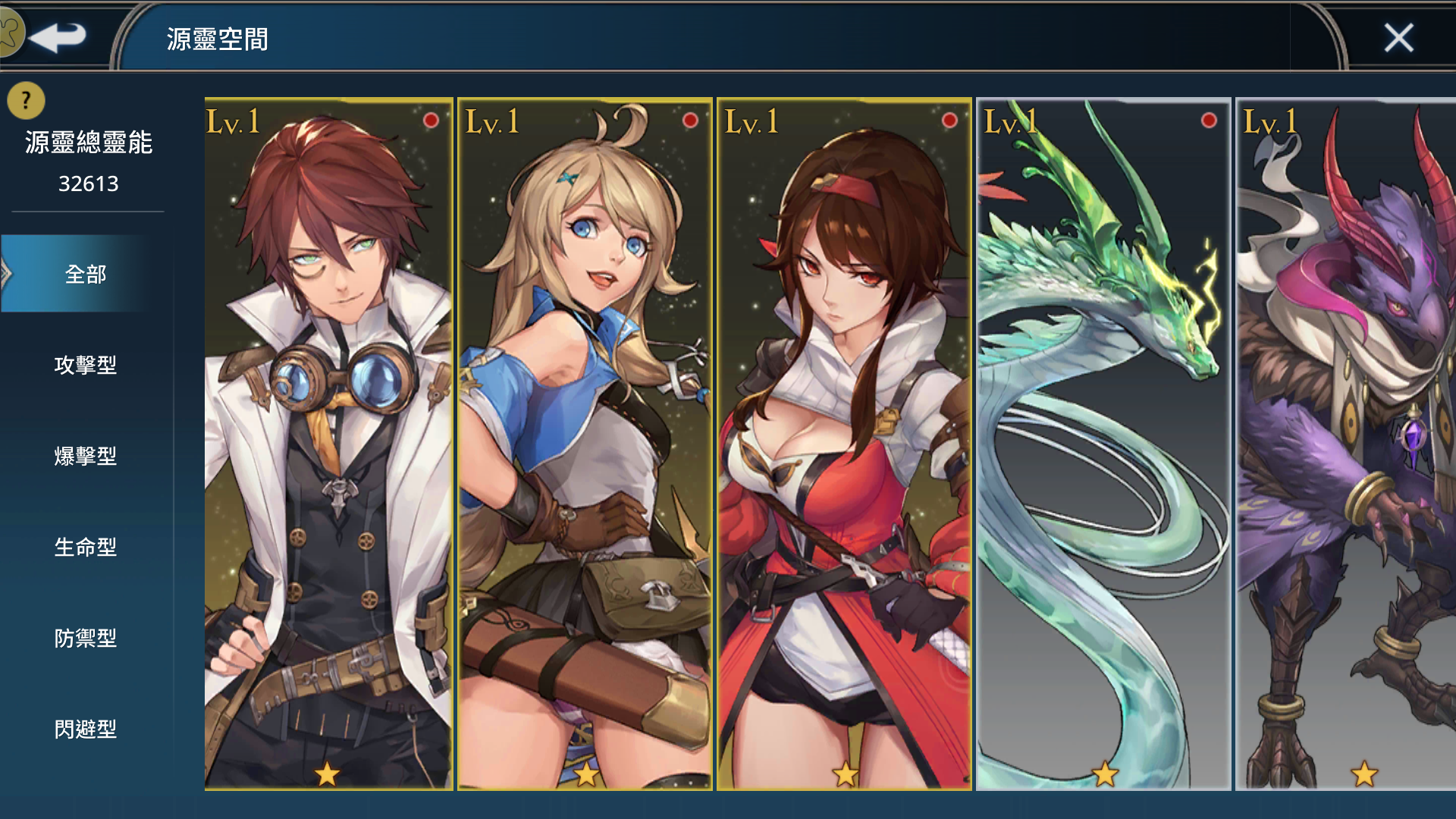This screenshot has width=1456, height=819.
Task: Switch to the 生命型 filter tab
Action: 87,548
